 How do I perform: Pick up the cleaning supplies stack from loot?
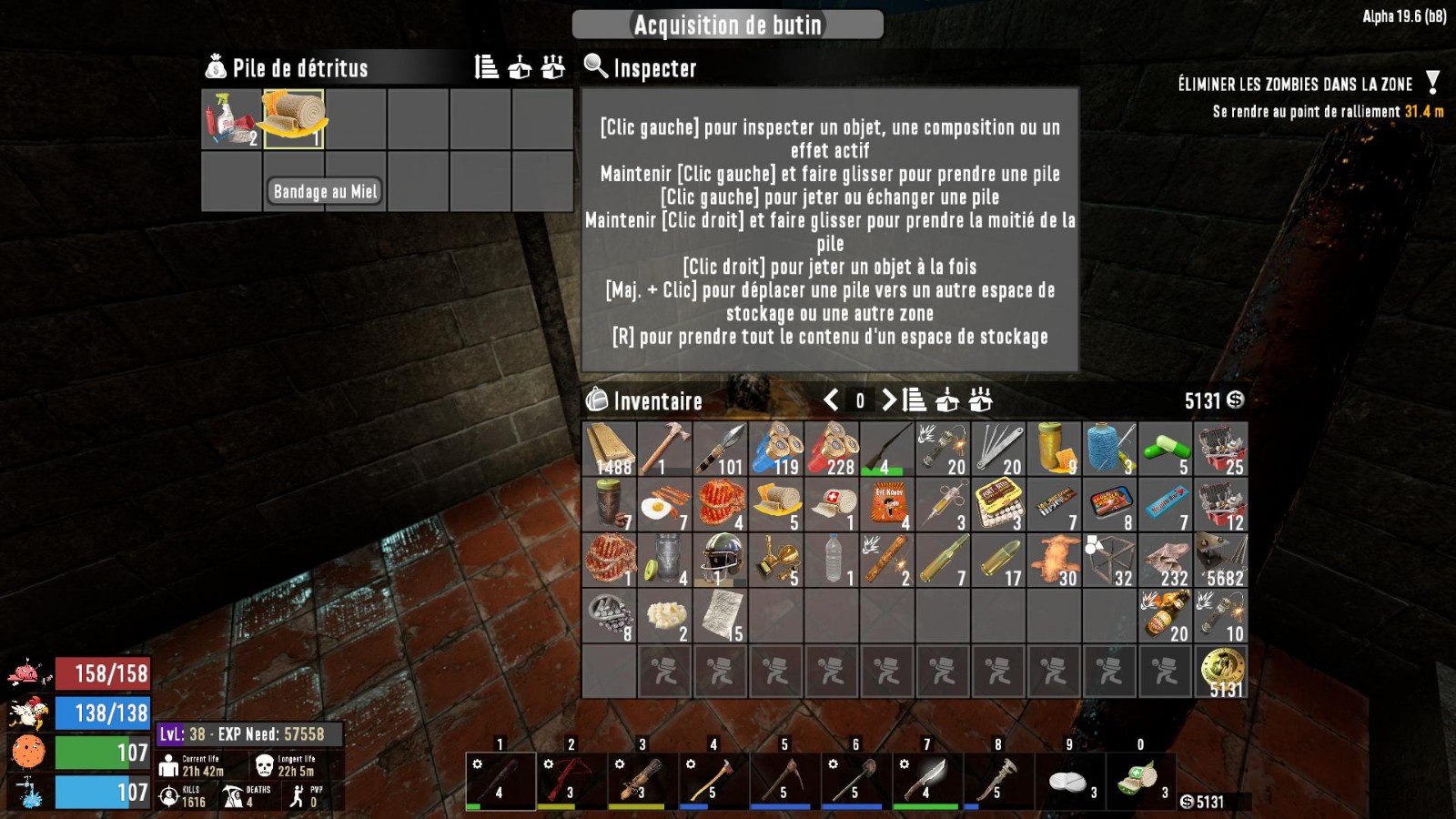[x=231, y=118]
